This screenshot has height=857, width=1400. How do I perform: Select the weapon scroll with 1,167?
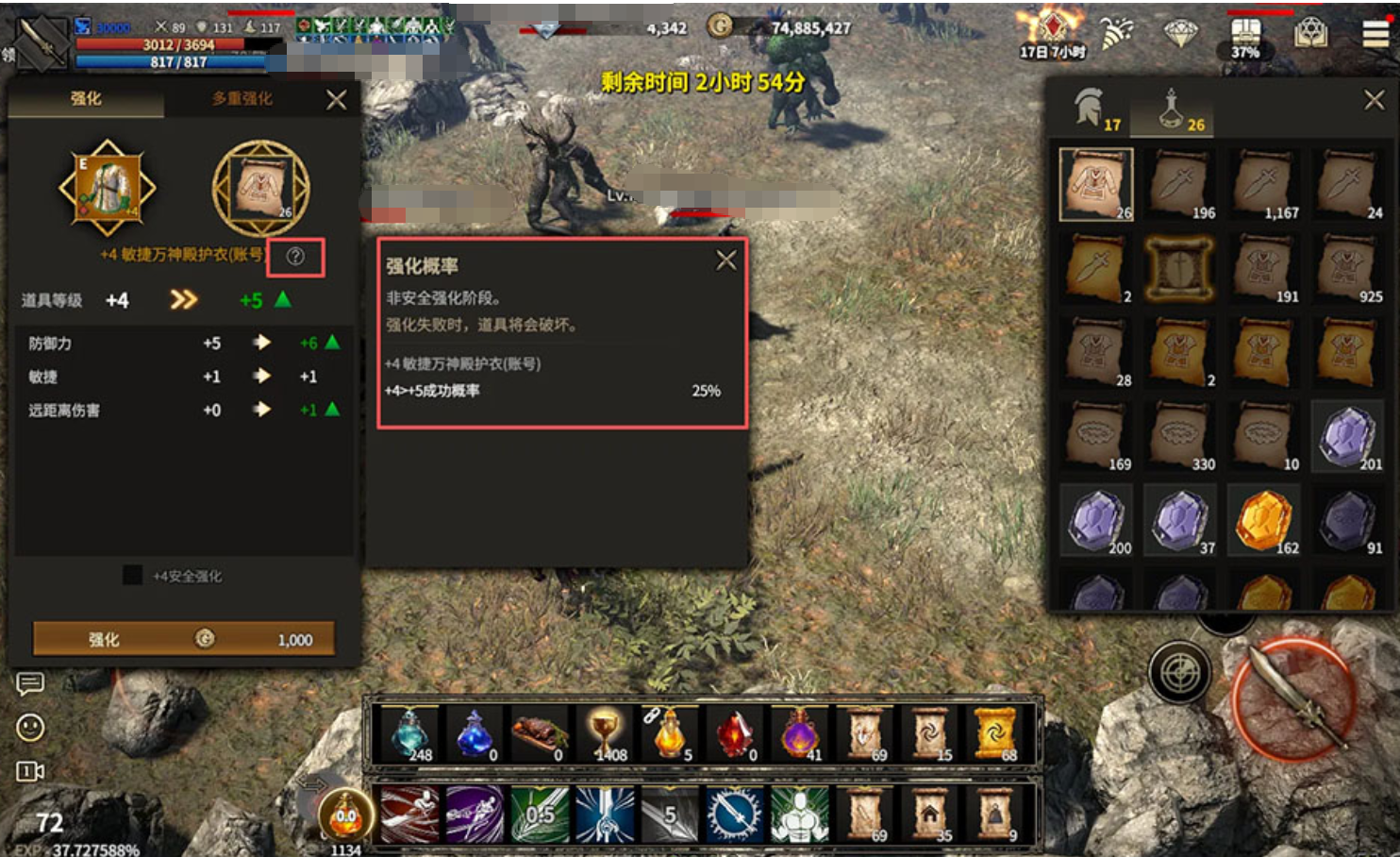[x=1263, y=184]
